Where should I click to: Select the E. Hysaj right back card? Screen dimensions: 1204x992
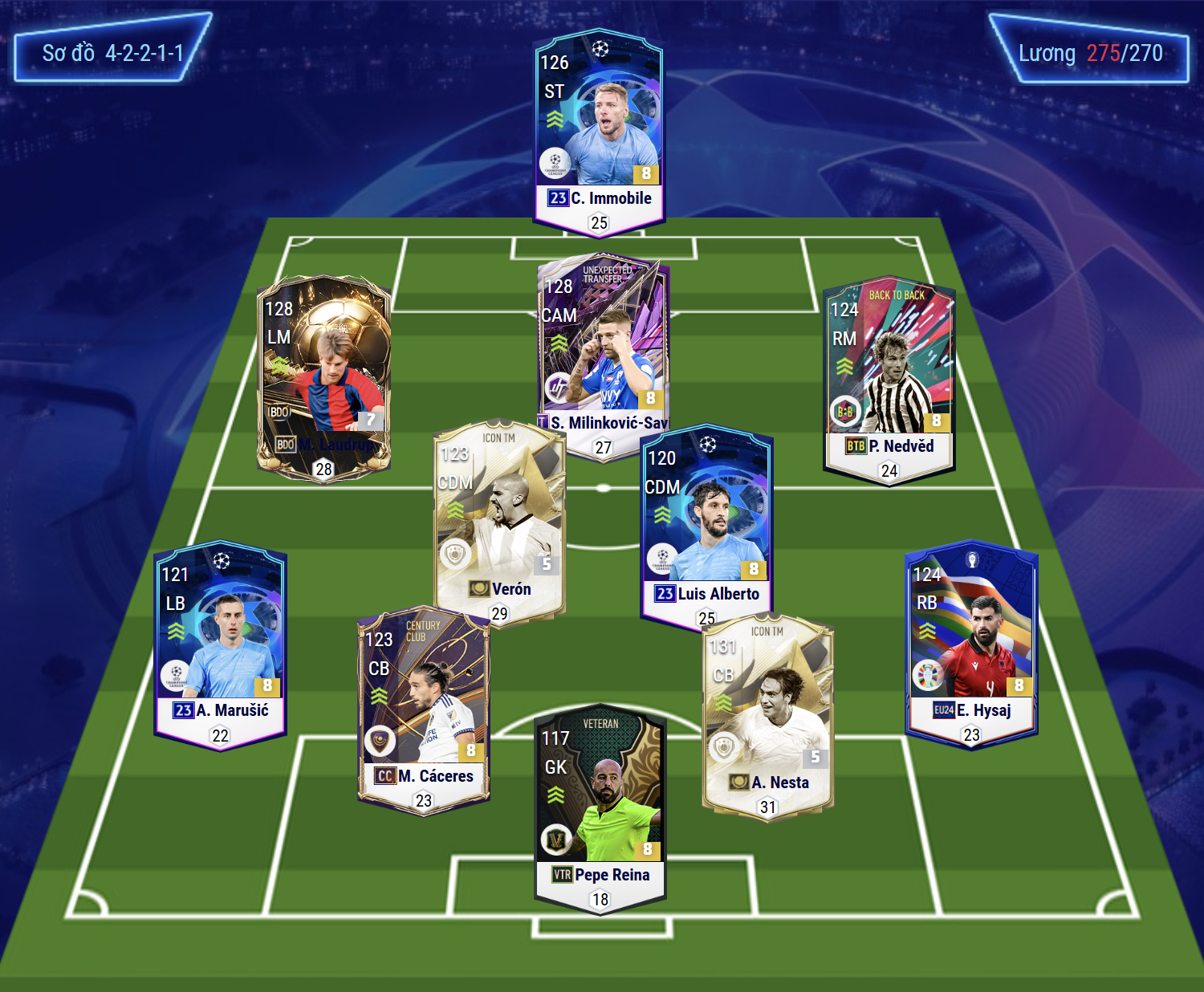pyautogui.click(x=971, y=642)
